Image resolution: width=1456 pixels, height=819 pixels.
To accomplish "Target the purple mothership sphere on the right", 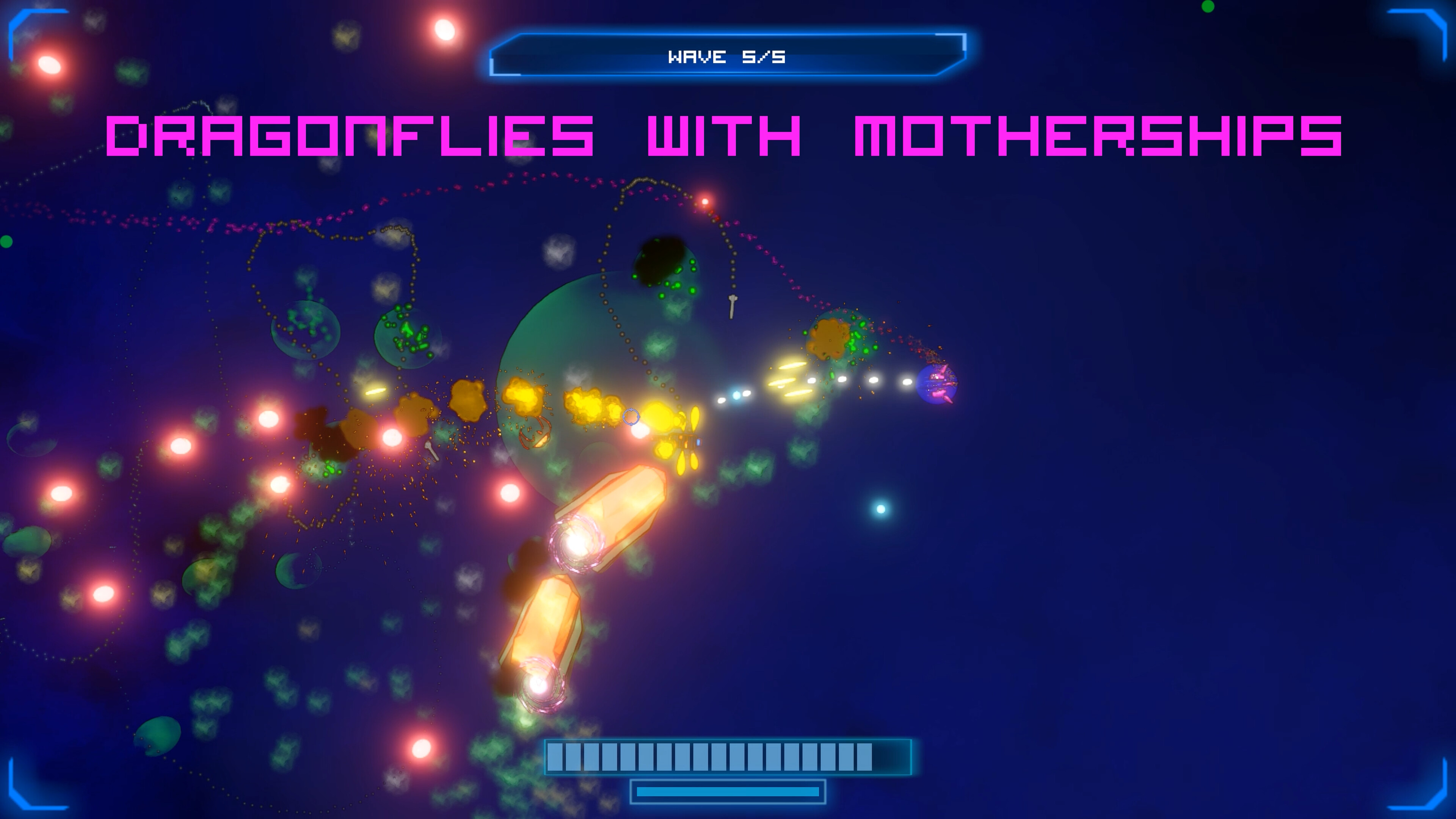I will click(x=938, y=386).
